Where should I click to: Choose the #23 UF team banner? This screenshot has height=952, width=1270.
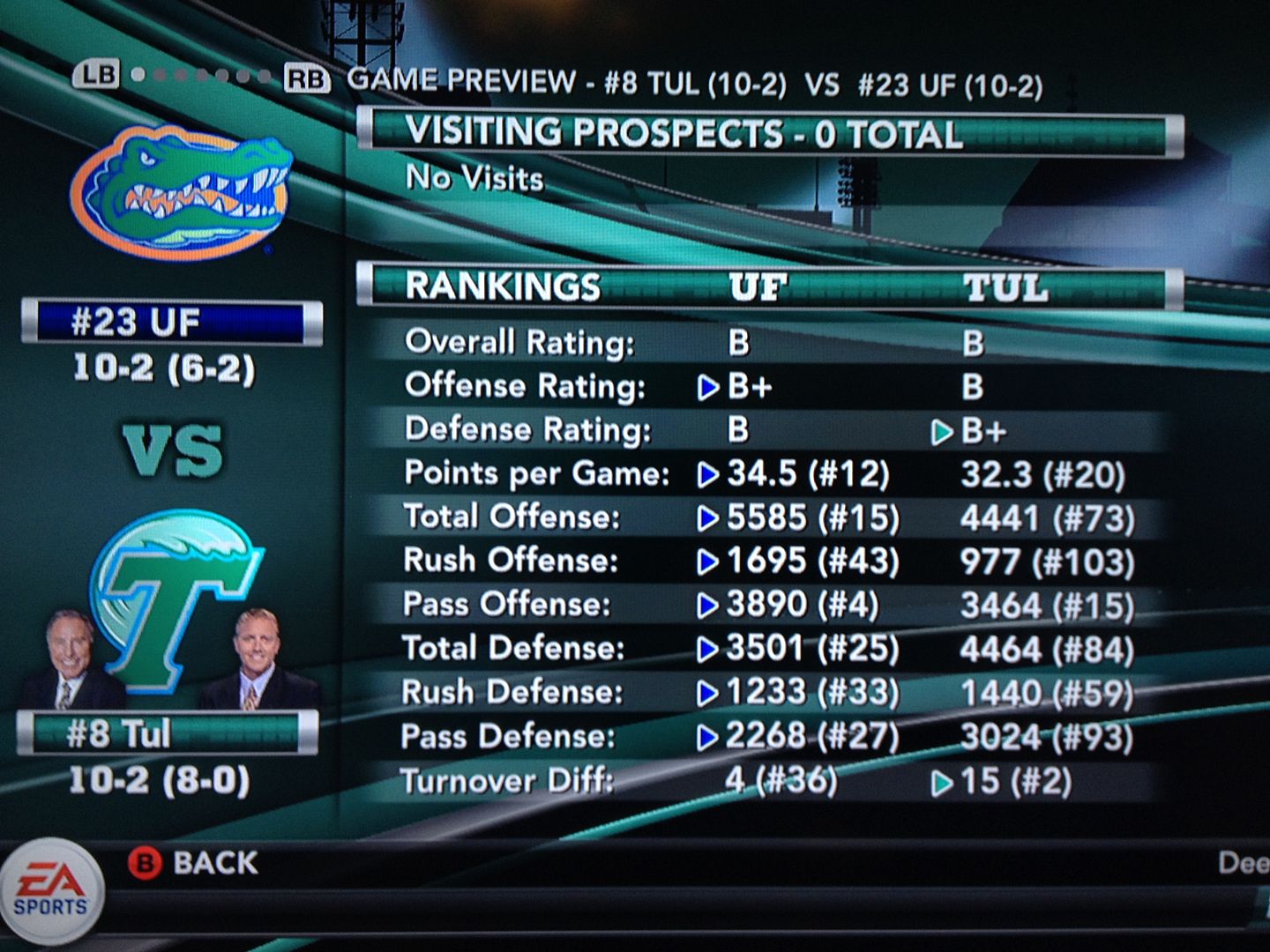(x=172, y=323)
